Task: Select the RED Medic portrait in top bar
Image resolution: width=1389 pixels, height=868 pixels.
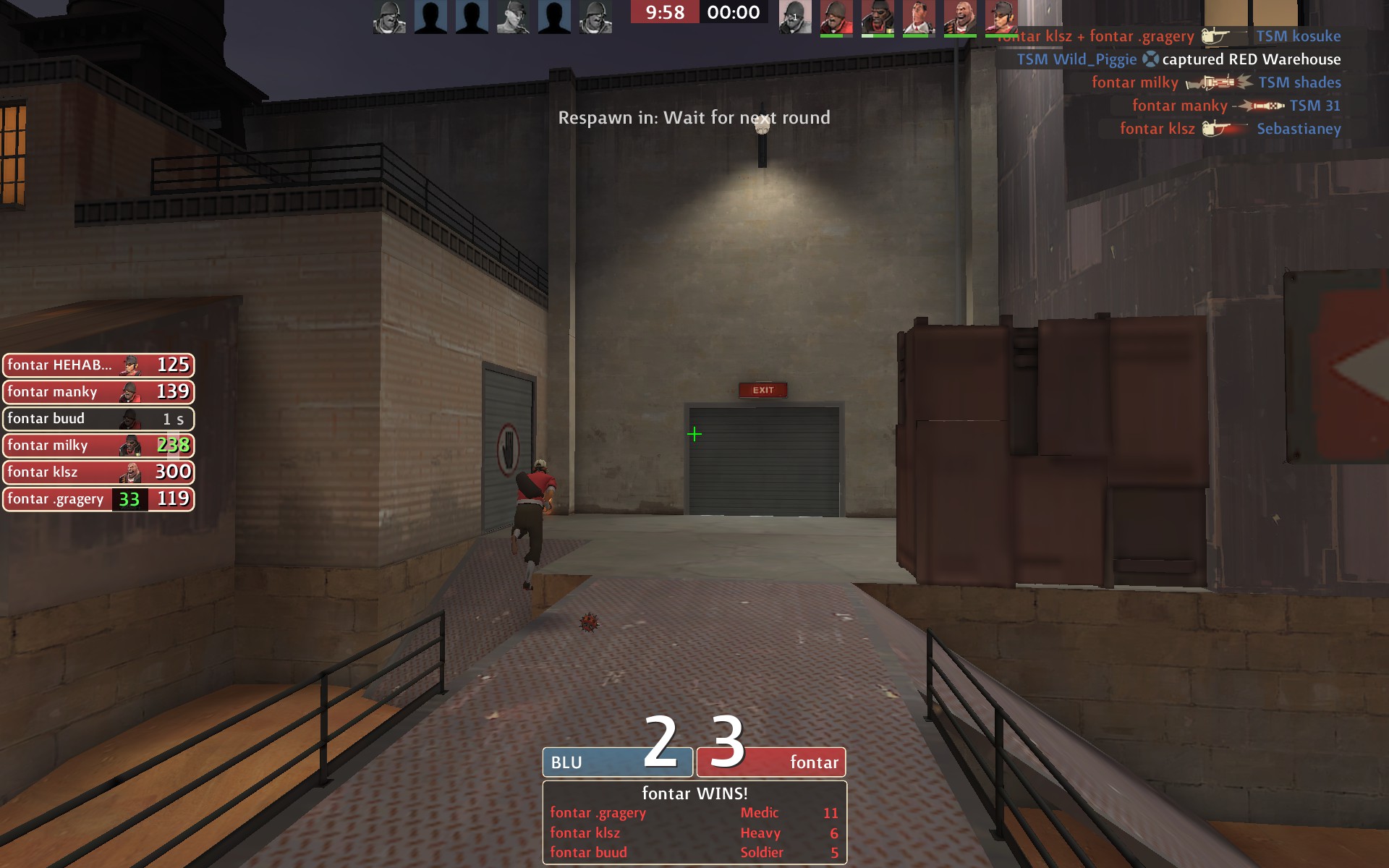Action: pyautogui.click(x=919, y=17)
